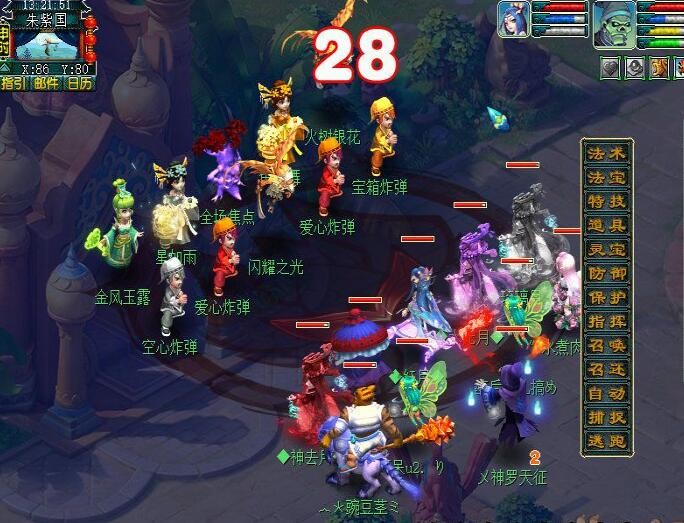Choose the 捕捉 capture command
Image resolution: width=684 pixels, height=523 pixels.
click(607, 418)
